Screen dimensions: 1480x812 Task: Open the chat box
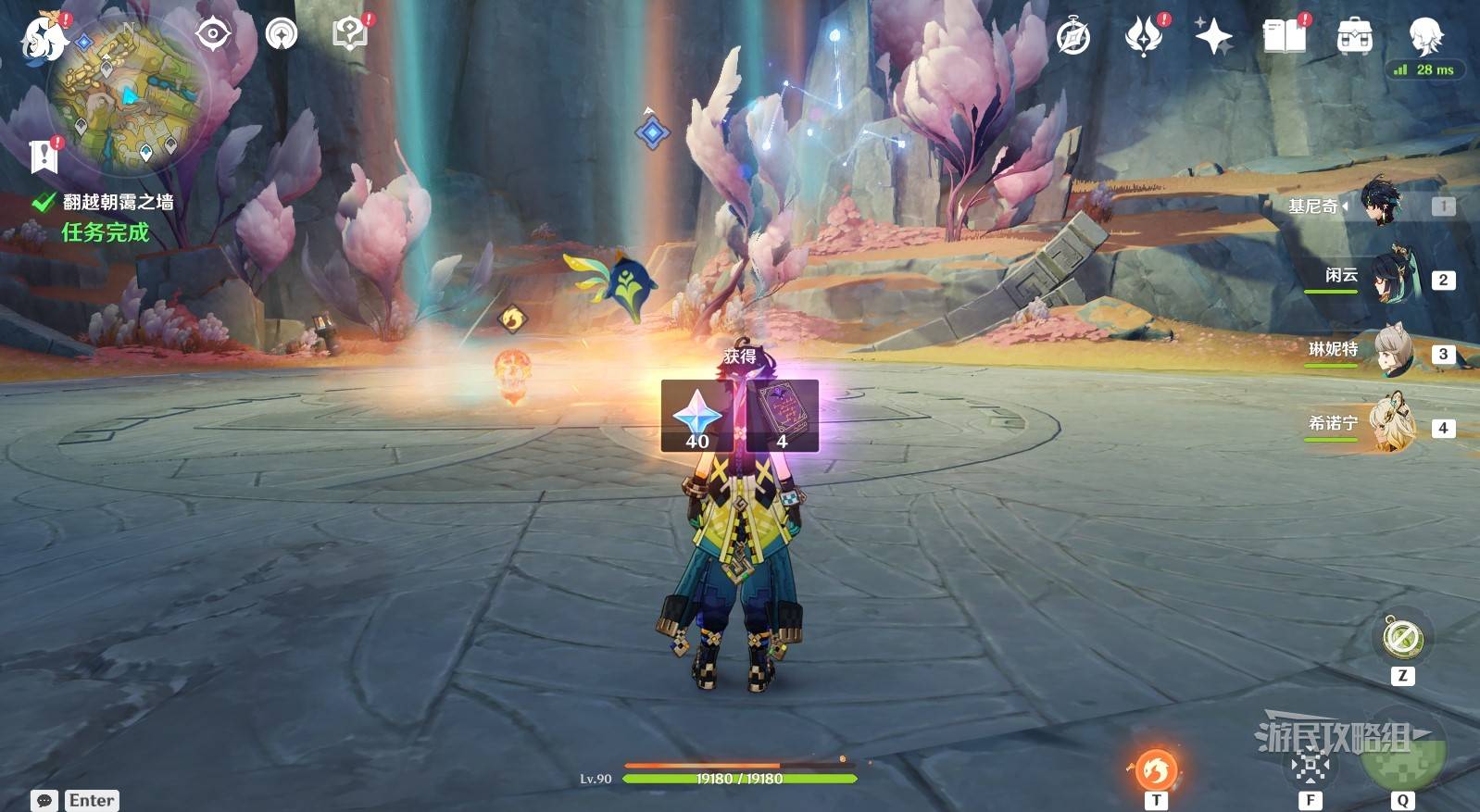click(x=44, y=800)
